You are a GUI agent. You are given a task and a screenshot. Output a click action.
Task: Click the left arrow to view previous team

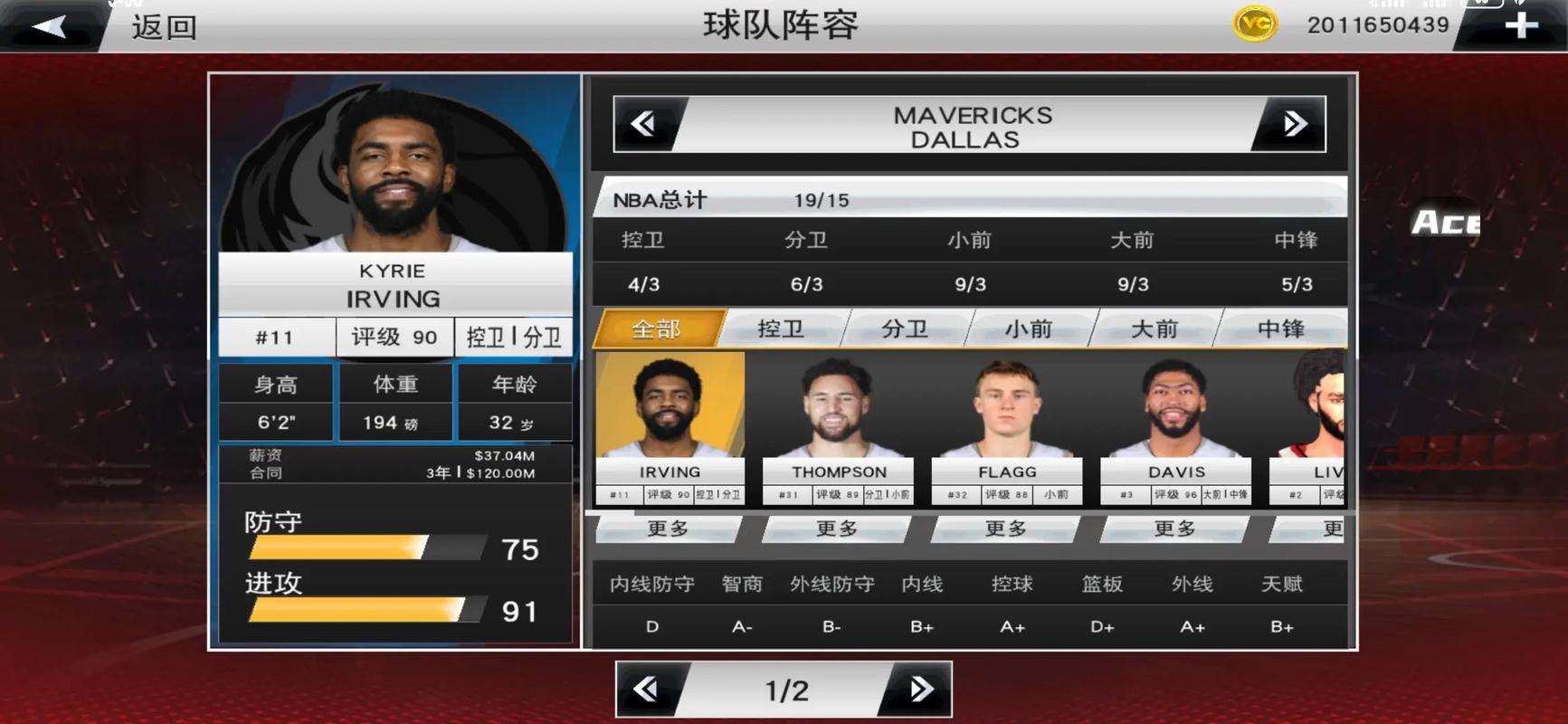644,124
